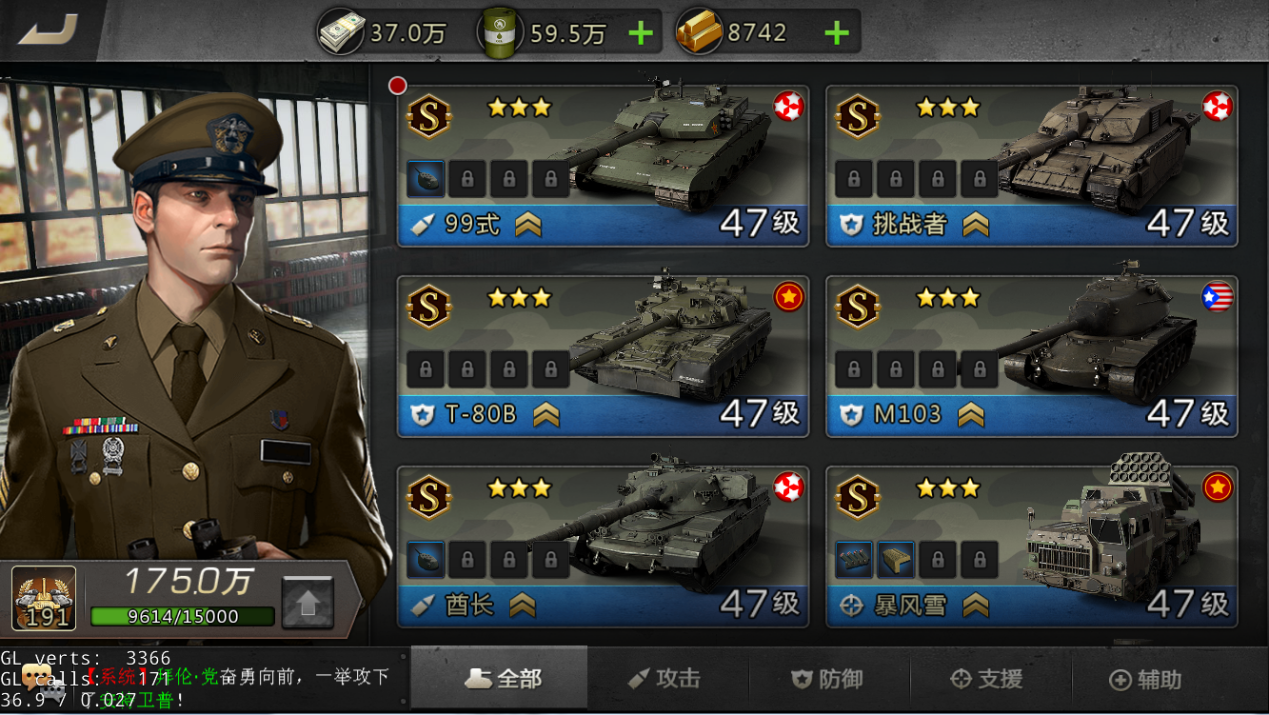Open the M103 tank card
The image size is (1269, 715).
click(x=1031, y=357)
